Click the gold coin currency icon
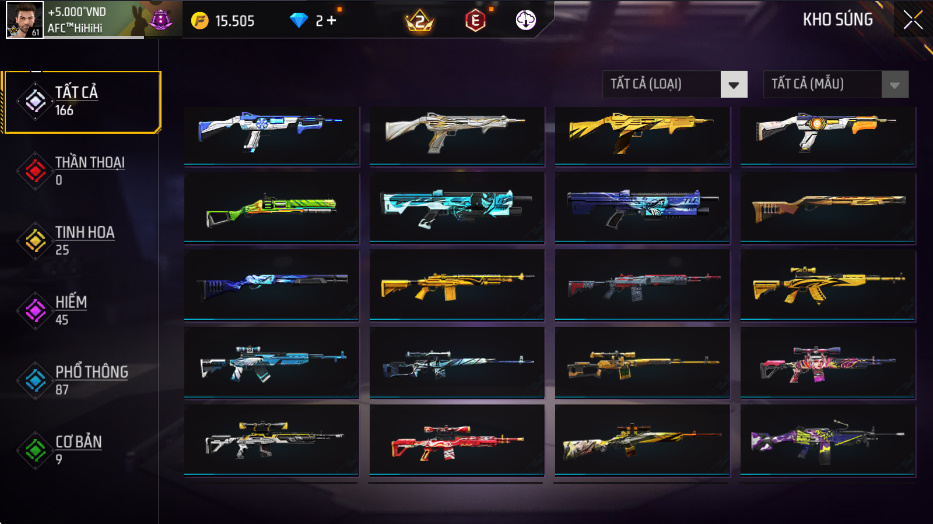933x524 pixels. click(x=200, y=20)
